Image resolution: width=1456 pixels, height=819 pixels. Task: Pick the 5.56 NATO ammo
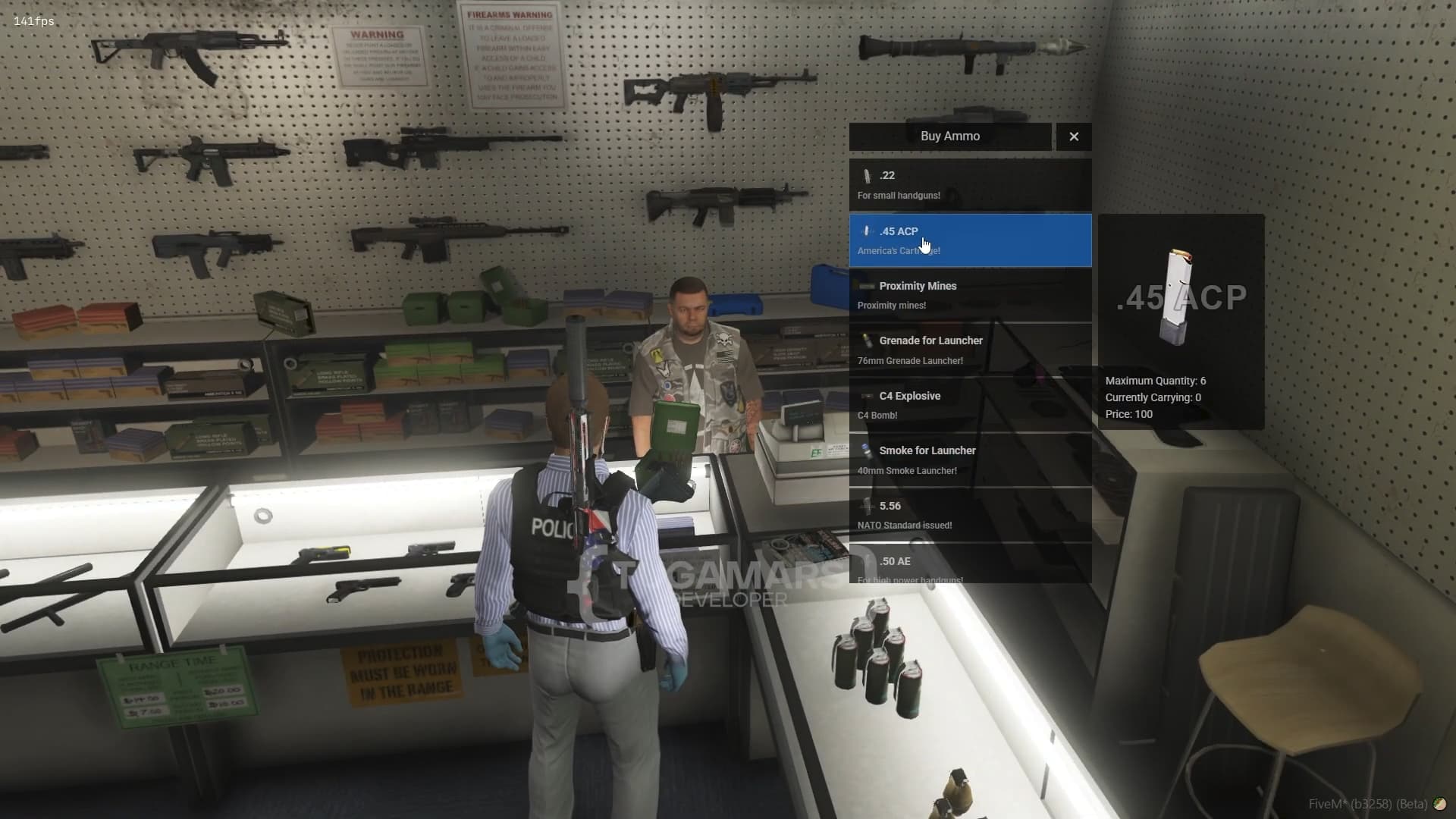[970, 515]
